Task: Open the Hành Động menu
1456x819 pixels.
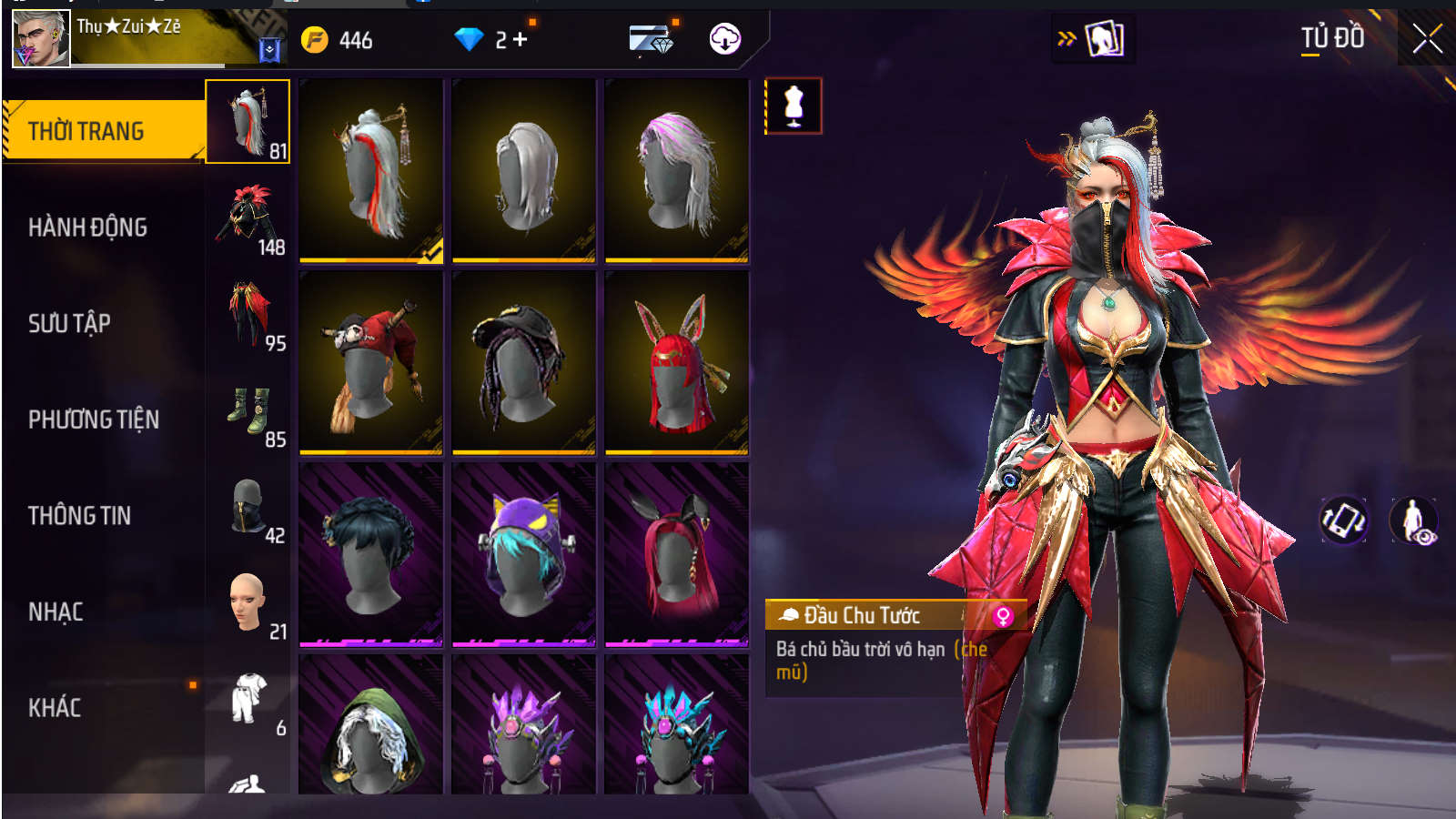Action: (88, 227)
